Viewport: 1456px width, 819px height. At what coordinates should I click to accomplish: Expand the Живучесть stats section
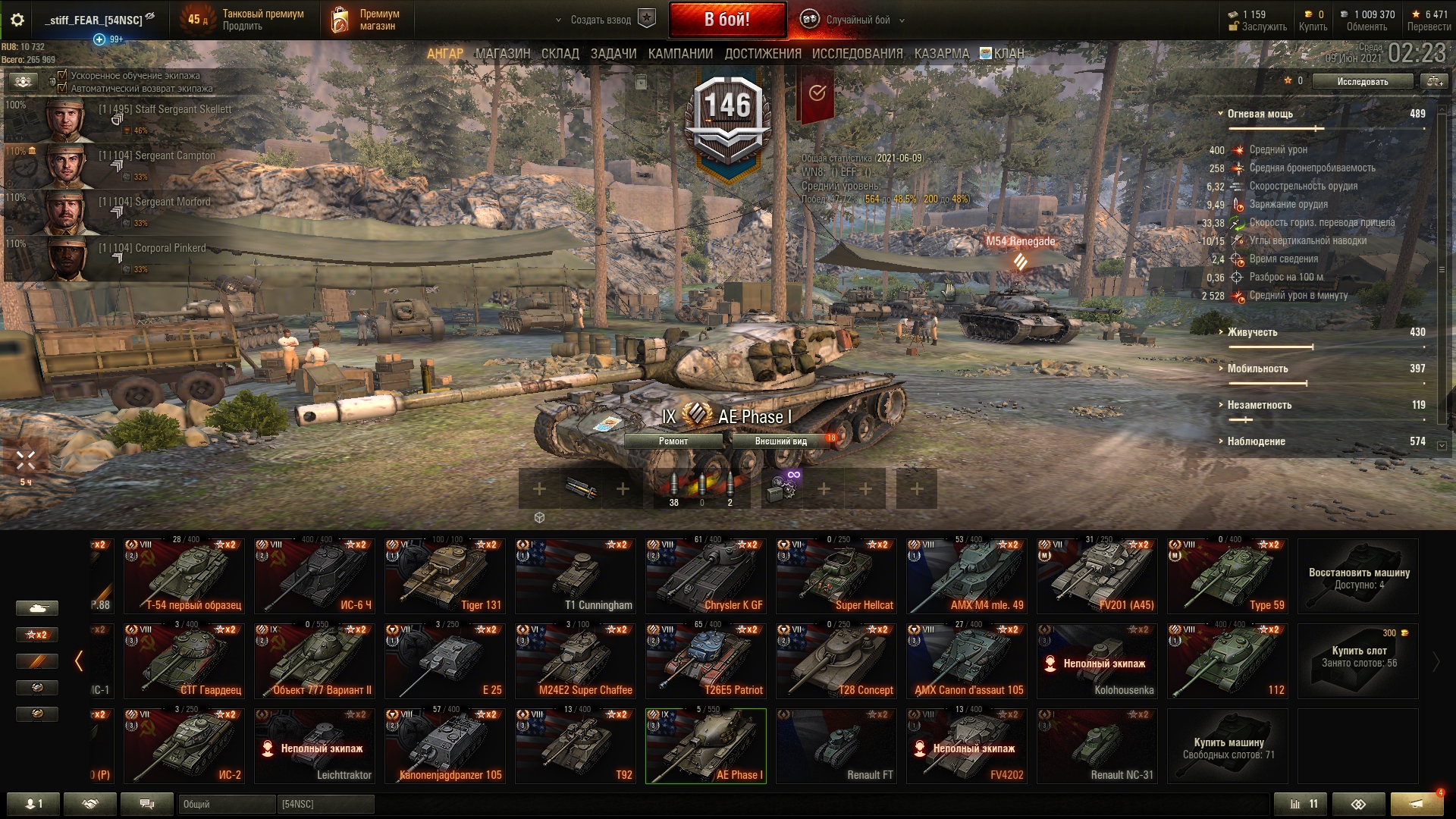1252,332
